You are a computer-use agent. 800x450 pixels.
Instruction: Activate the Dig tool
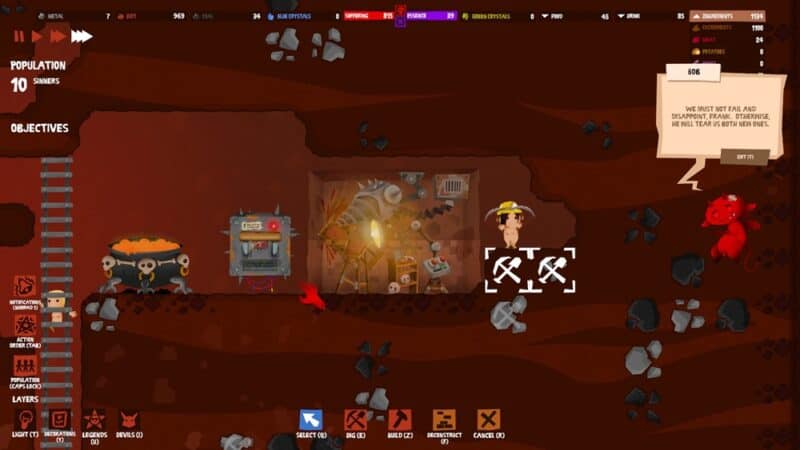pos(355,420)
